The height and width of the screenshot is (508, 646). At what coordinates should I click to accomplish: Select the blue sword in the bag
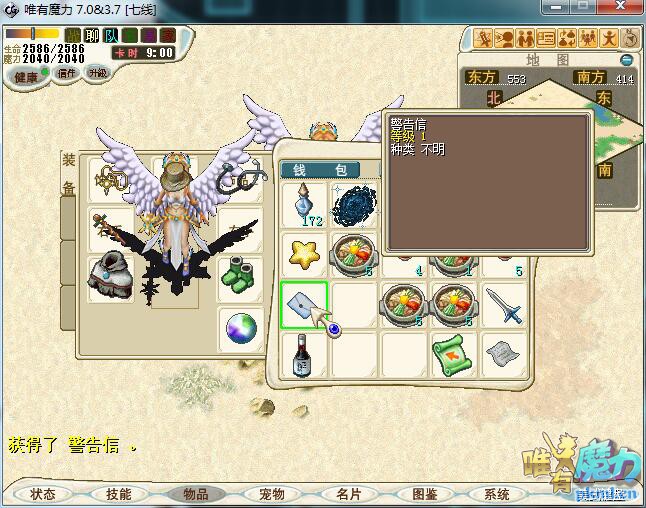(504, 304)
